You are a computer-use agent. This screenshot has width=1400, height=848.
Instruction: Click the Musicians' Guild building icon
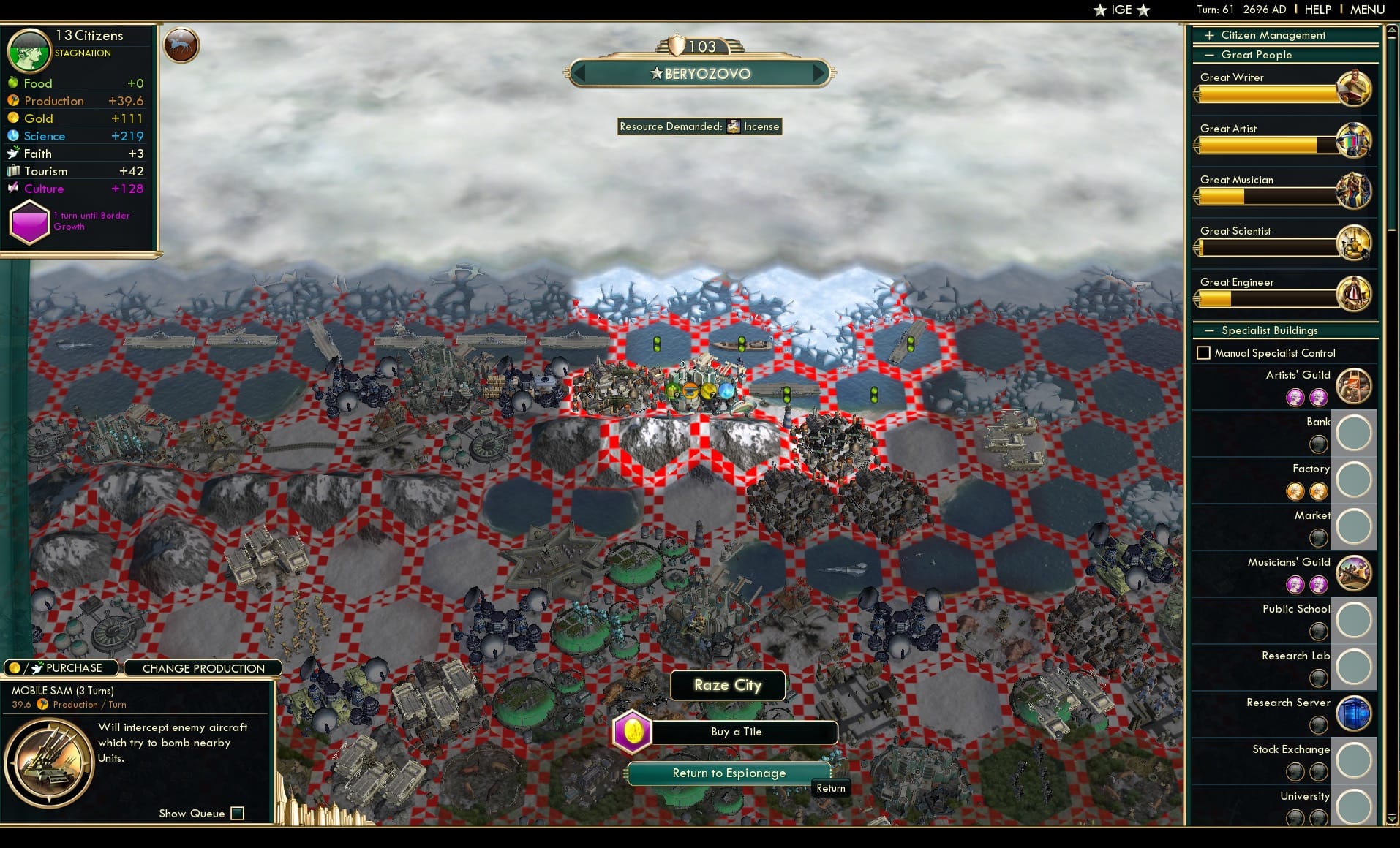click(x=1354, y=573)
